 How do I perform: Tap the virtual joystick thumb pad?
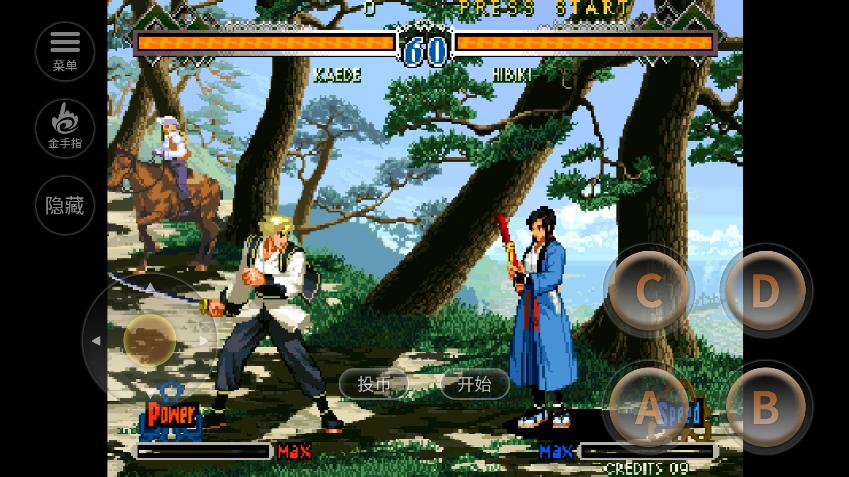pos(150,340)
